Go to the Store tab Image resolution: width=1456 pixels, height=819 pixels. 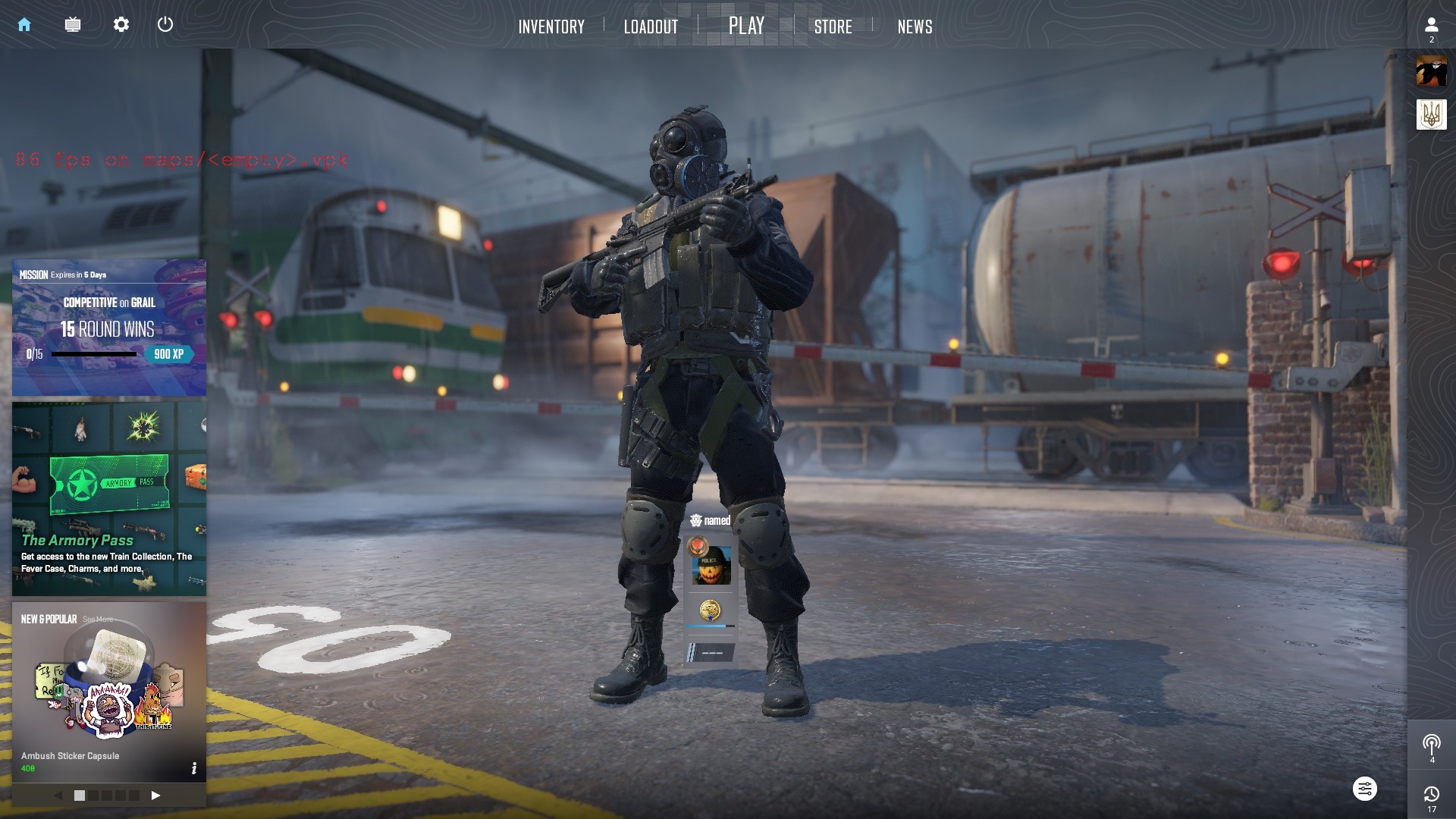click(x=833, y=27)
